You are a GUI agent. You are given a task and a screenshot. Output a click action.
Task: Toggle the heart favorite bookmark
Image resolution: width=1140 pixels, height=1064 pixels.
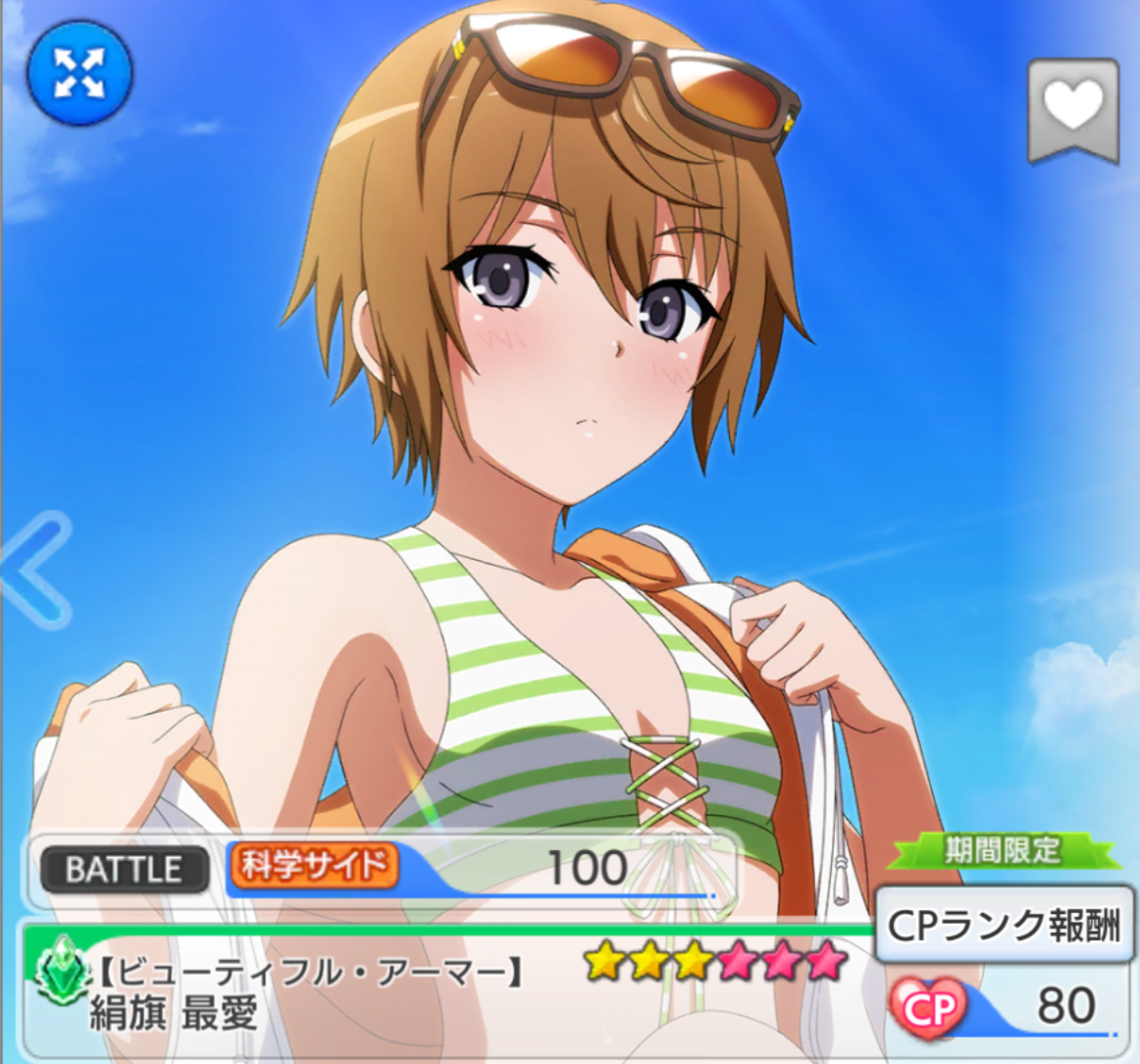(x=1073, y=108)
